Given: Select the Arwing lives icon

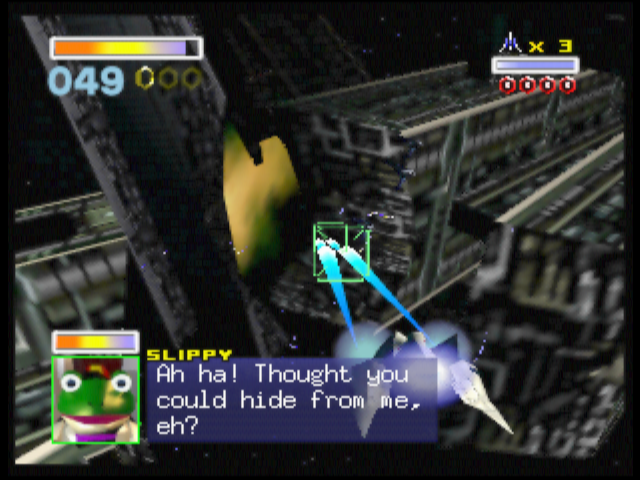Looking at the screenshot, I should point(512,44).
